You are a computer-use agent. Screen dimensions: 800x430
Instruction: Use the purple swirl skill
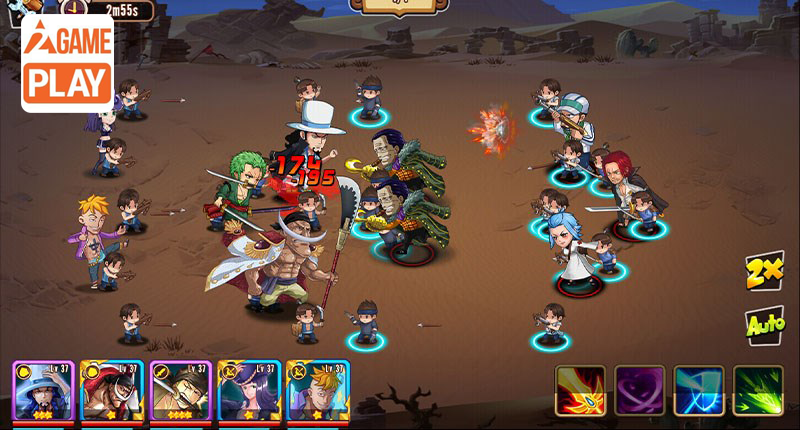640,391
